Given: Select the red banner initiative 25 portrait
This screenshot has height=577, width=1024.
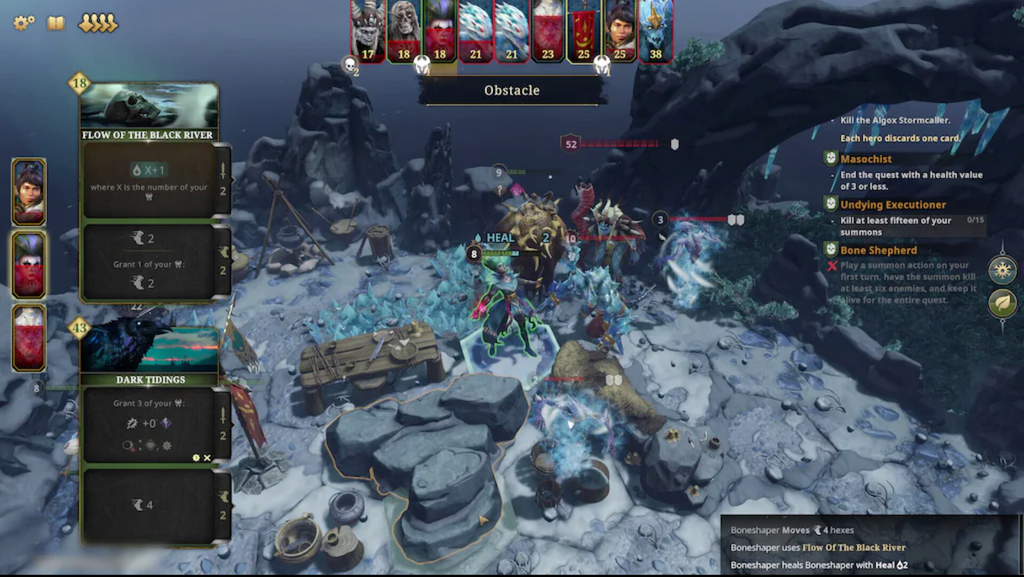Looking at the screenshot, I should click(584, 30).
